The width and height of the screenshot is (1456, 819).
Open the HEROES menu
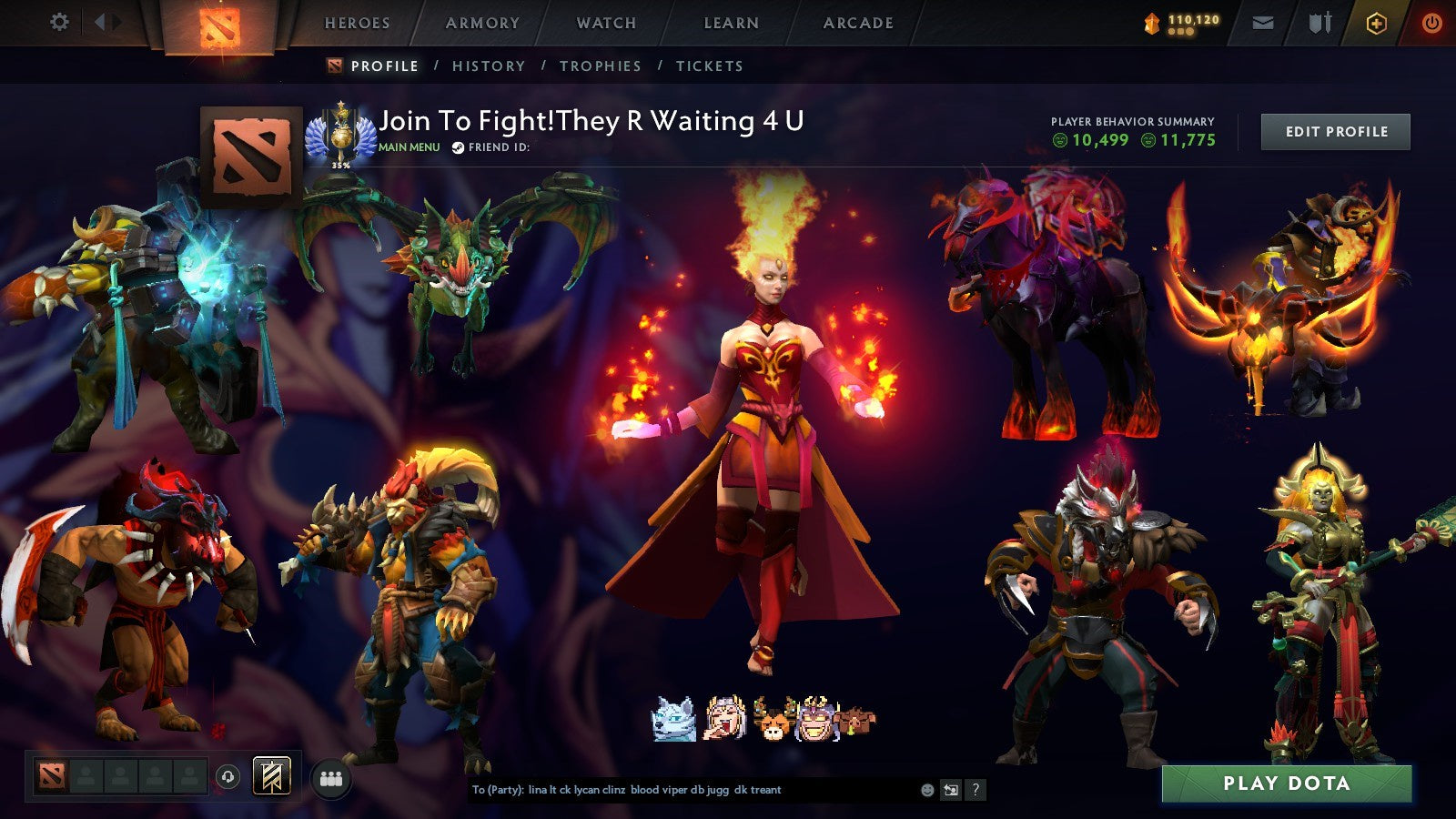tap(356, 23)
